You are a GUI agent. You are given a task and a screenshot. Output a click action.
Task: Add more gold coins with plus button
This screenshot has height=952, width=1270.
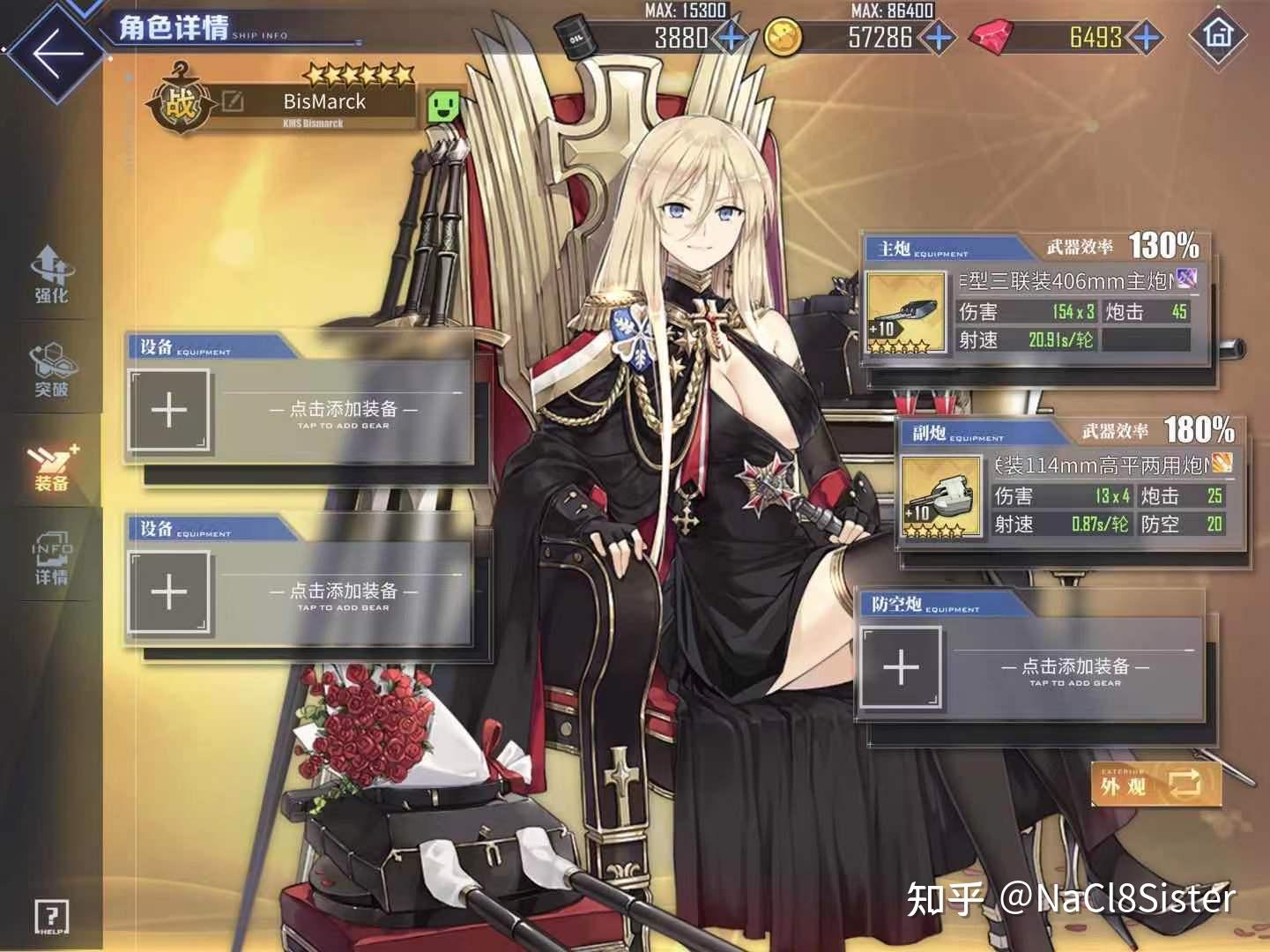click(938, 38)
